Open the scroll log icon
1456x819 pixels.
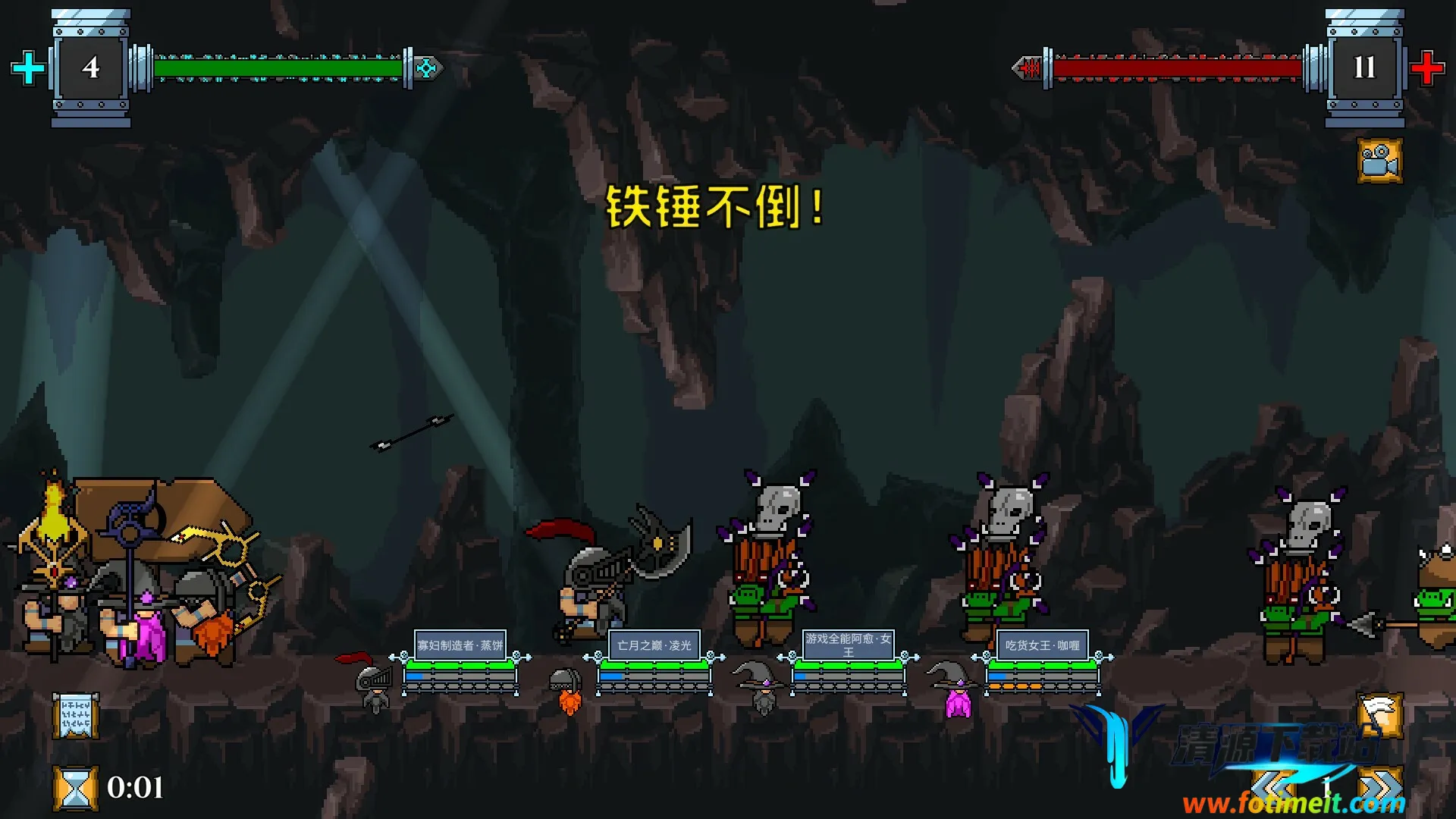click(75, 715)
